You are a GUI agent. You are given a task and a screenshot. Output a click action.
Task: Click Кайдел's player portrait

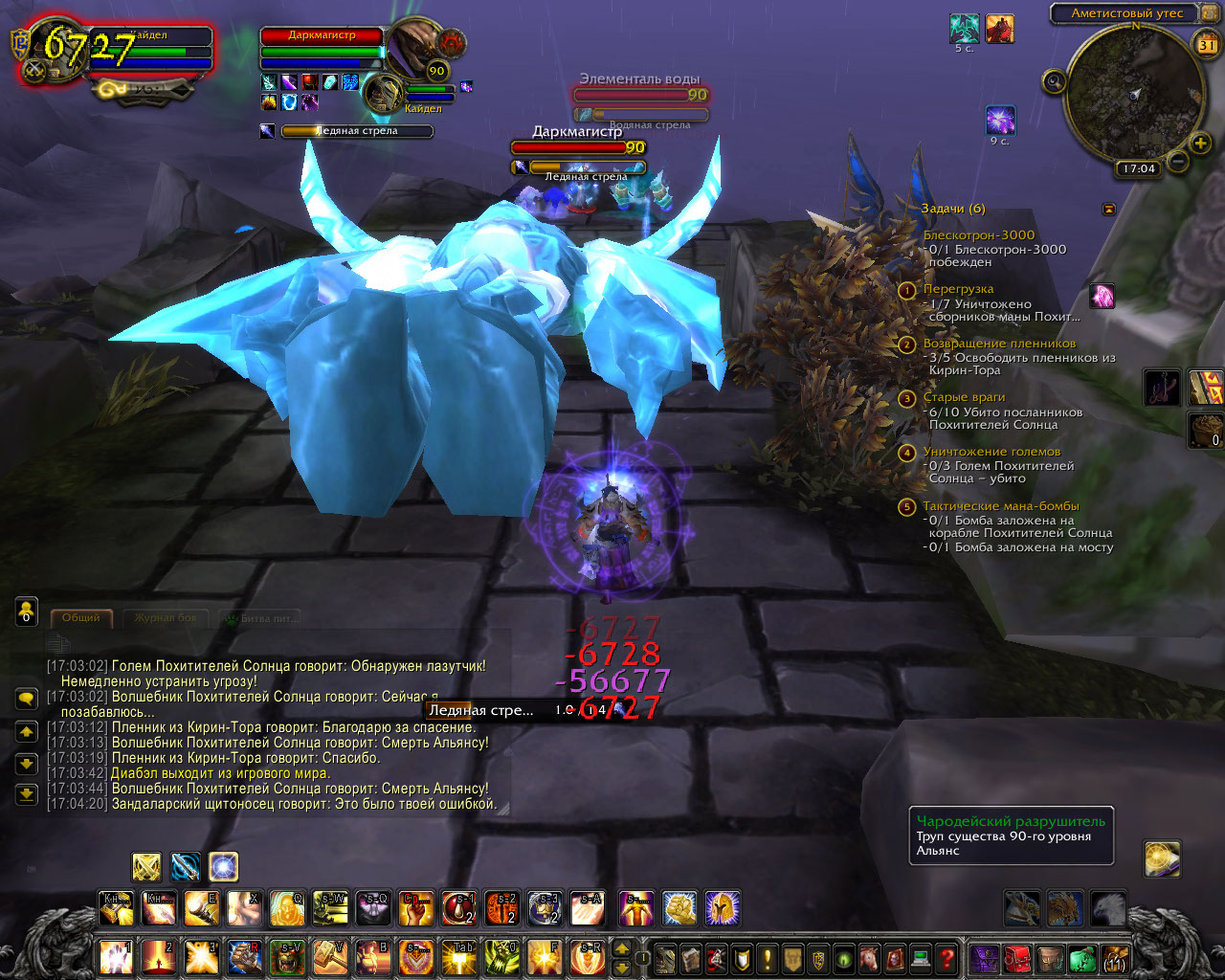coord(57,50)
